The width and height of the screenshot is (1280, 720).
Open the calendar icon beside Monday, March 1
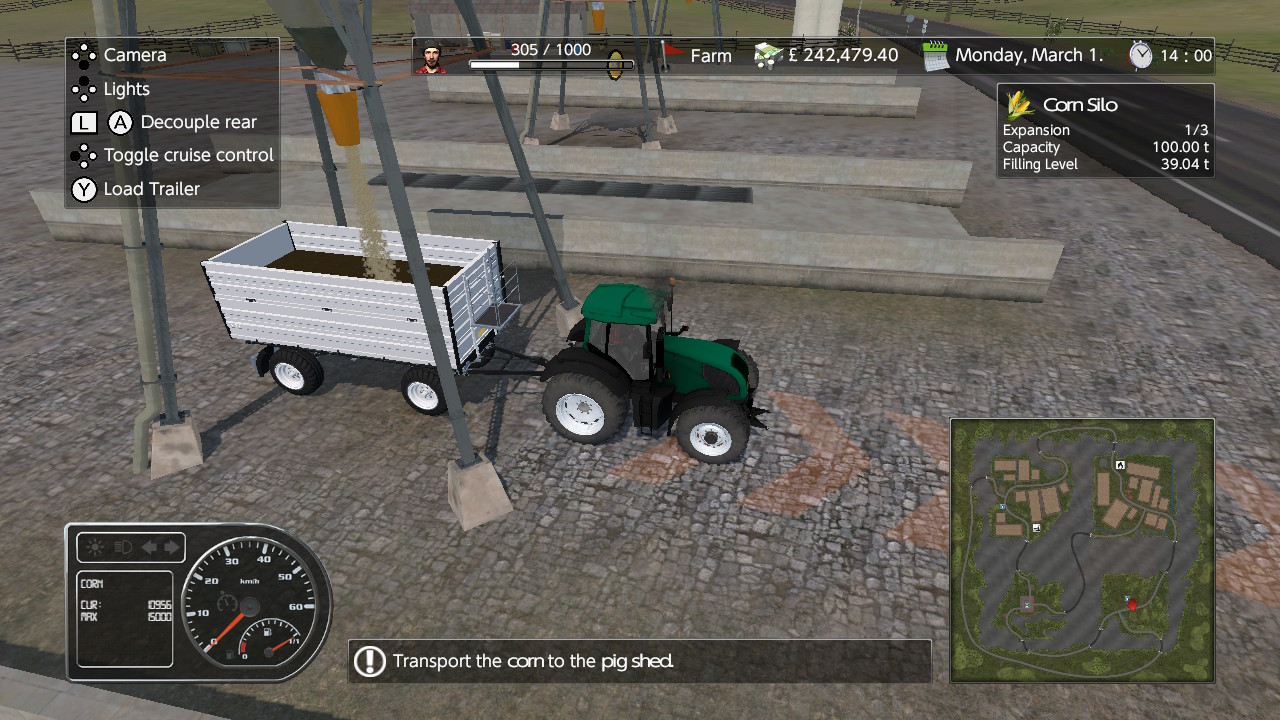coord(935,55)
